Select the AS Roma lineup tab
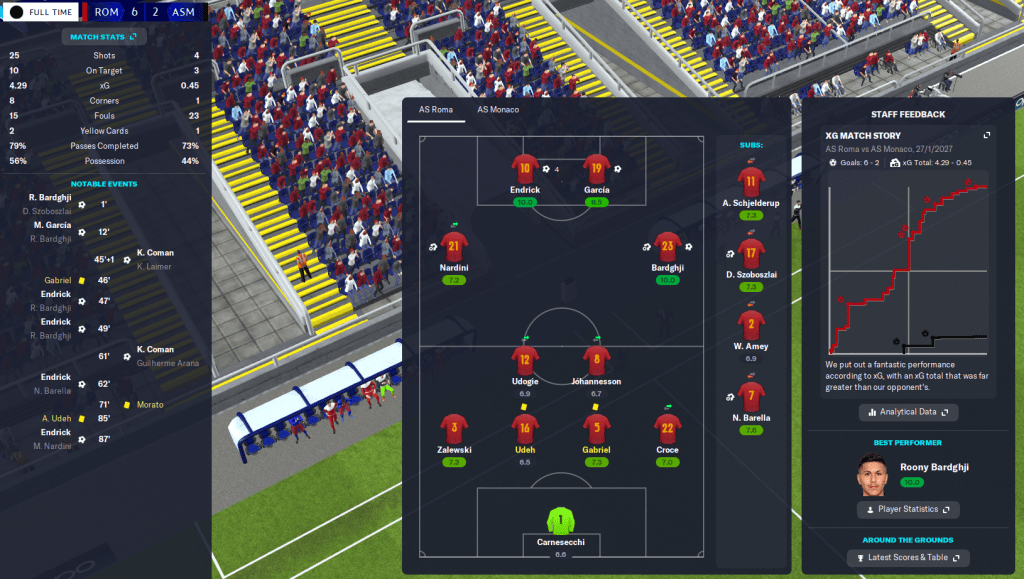 [435, 109]
